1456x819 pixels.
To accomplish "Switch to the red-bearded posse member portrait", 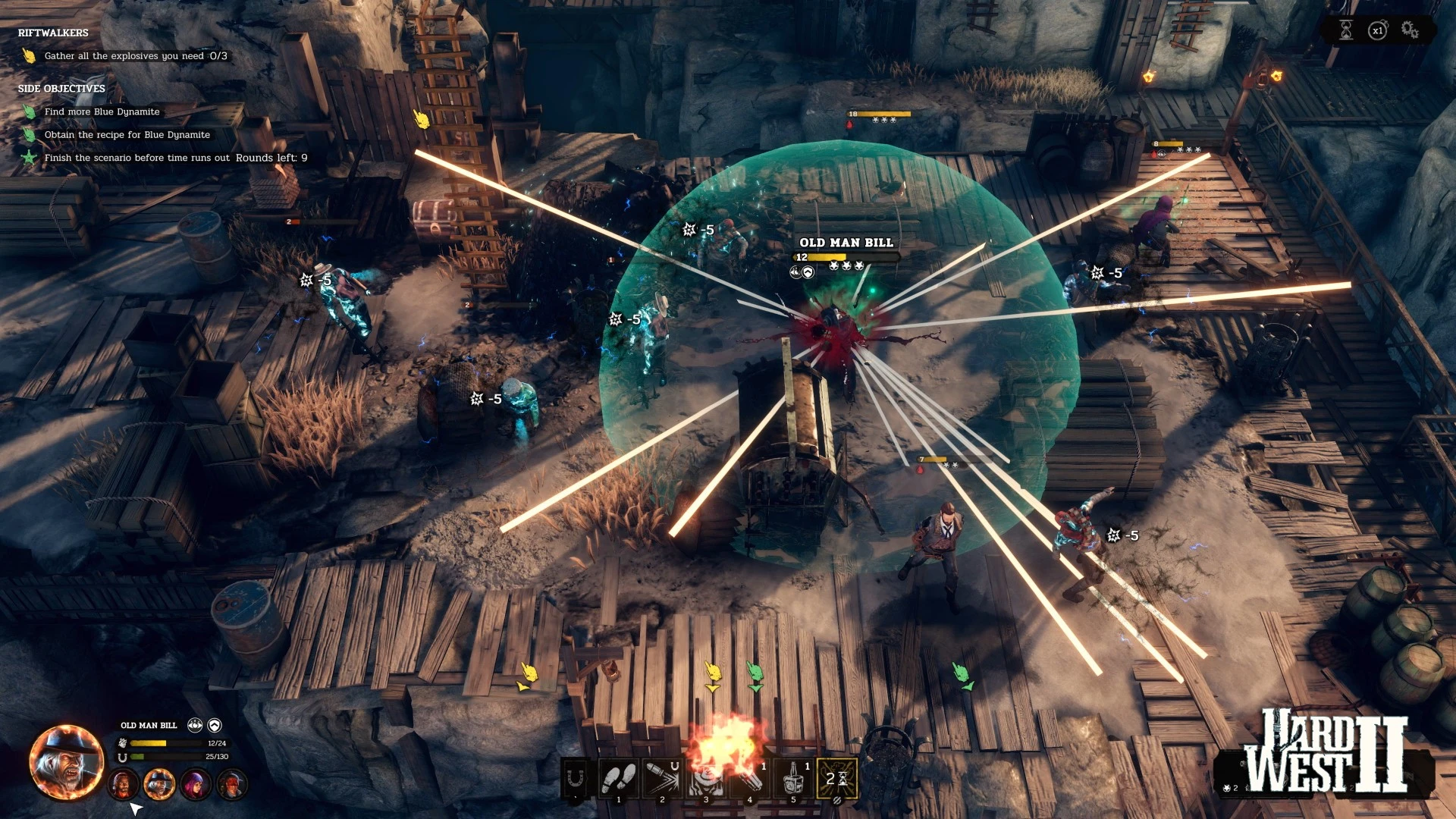I will 123,784.
